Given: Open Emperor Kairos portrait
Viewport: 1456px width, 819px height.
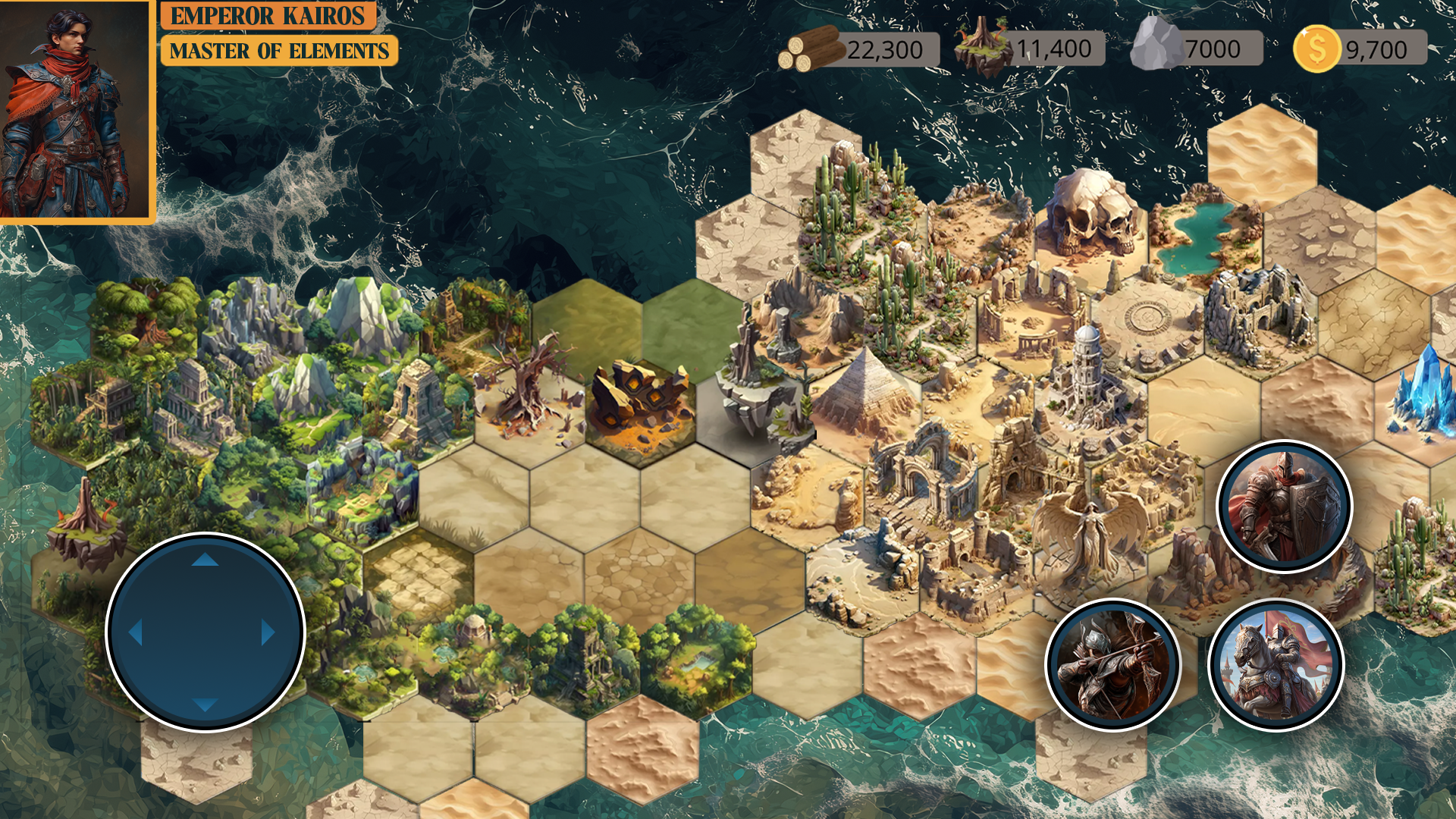Looking at the screenshot, I should [x=74, y=110].
